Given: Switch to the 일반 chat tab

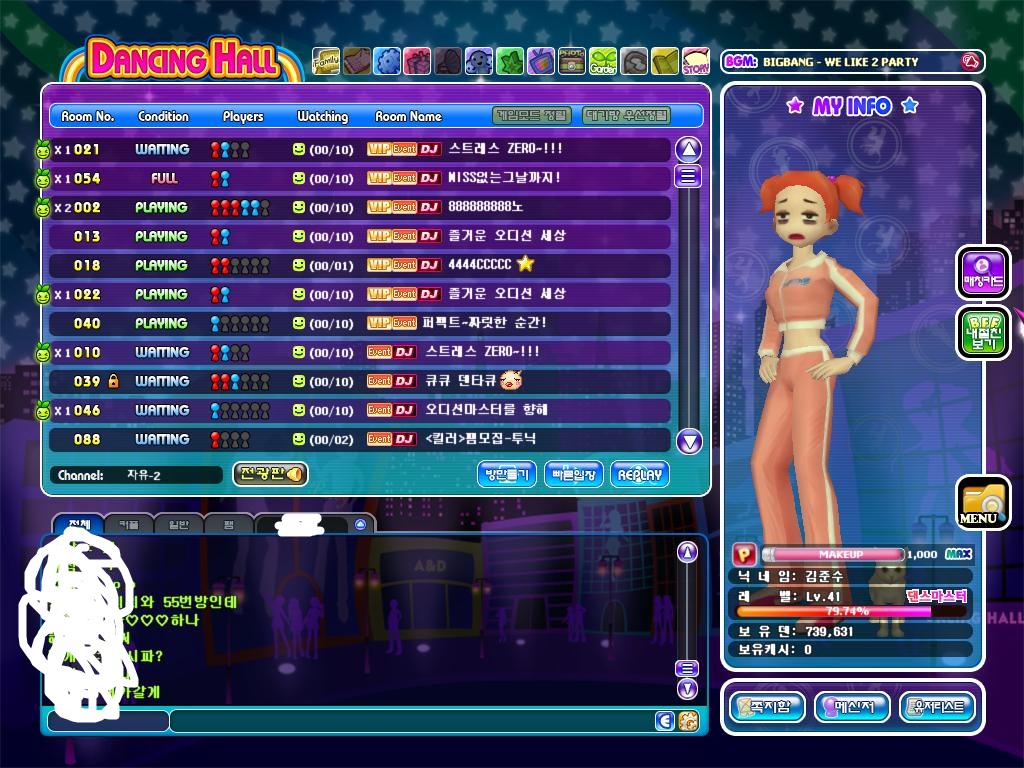Looking at the screenshot, I should pyautogui.click(x=179, y=524).
